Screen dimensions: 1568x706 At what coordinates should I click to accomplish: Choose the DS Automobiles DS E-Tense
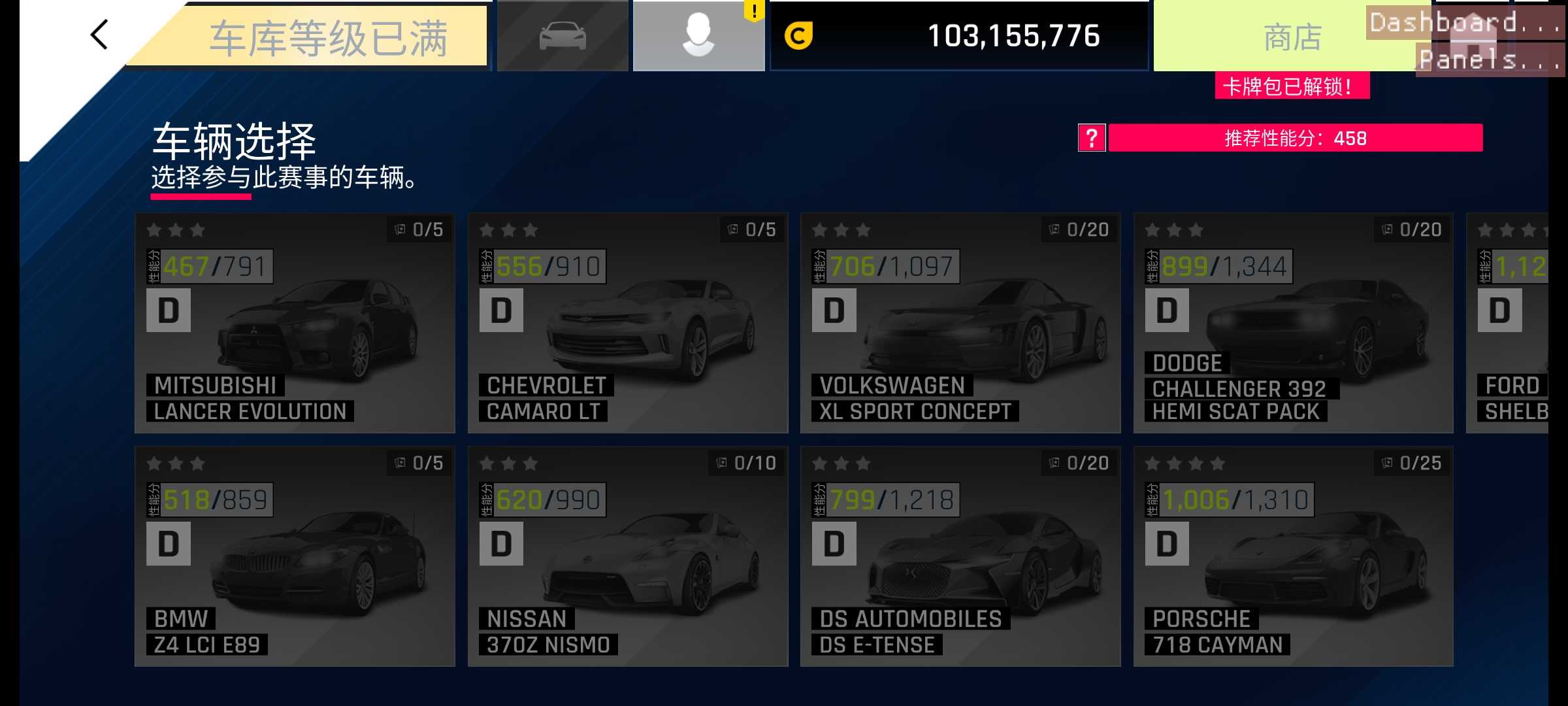(960, 556)
